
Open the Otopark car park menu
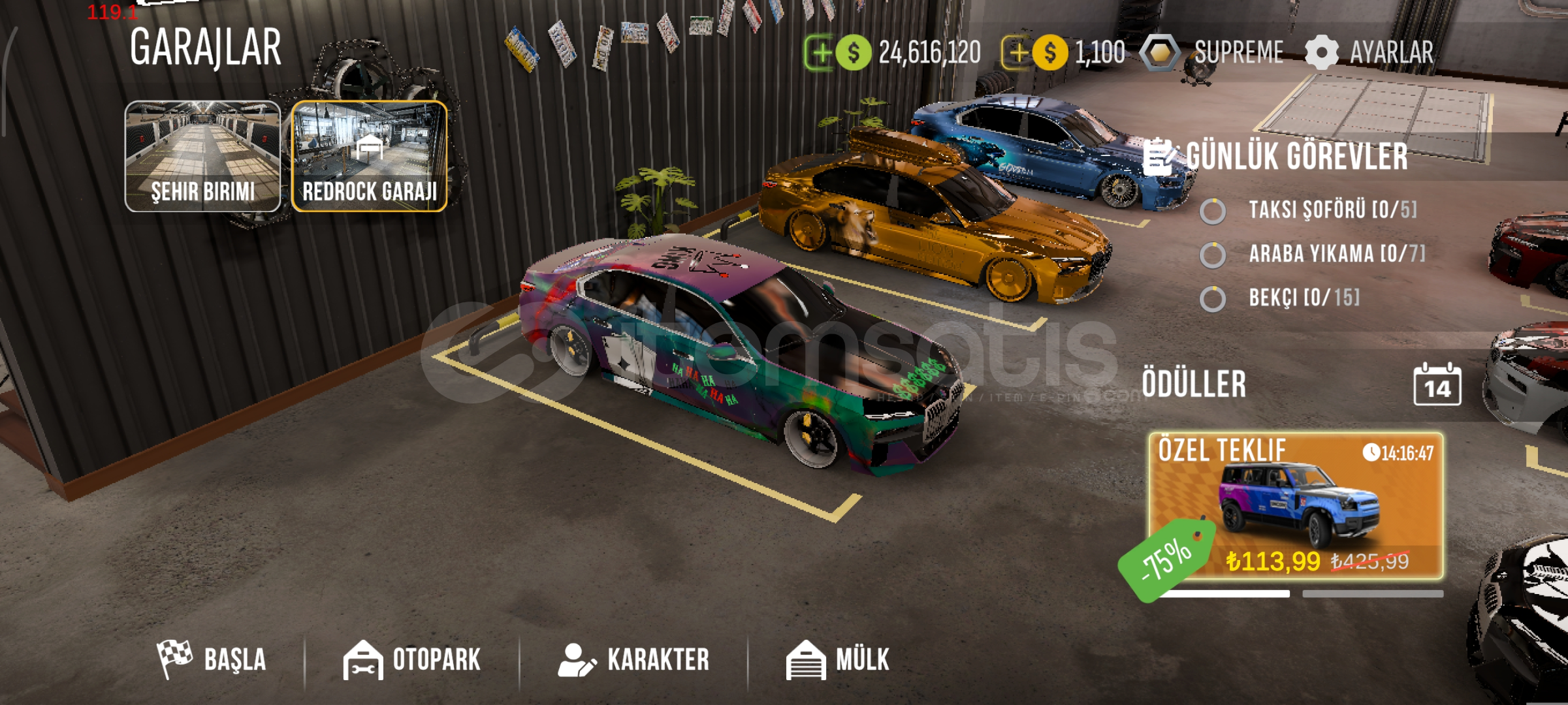[412, 659]
